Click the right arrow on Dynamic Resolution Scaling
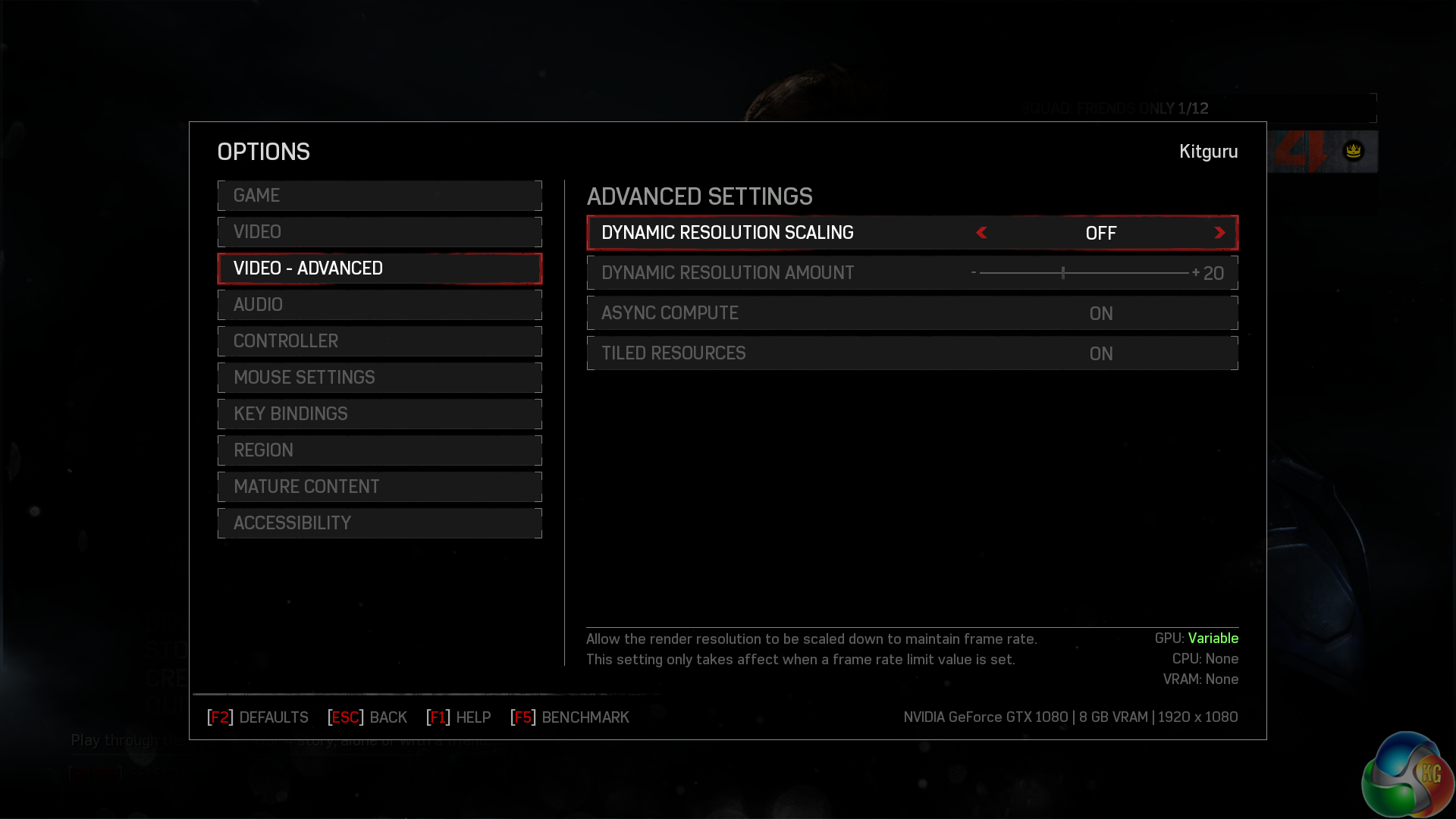 tap(1219, 233)
